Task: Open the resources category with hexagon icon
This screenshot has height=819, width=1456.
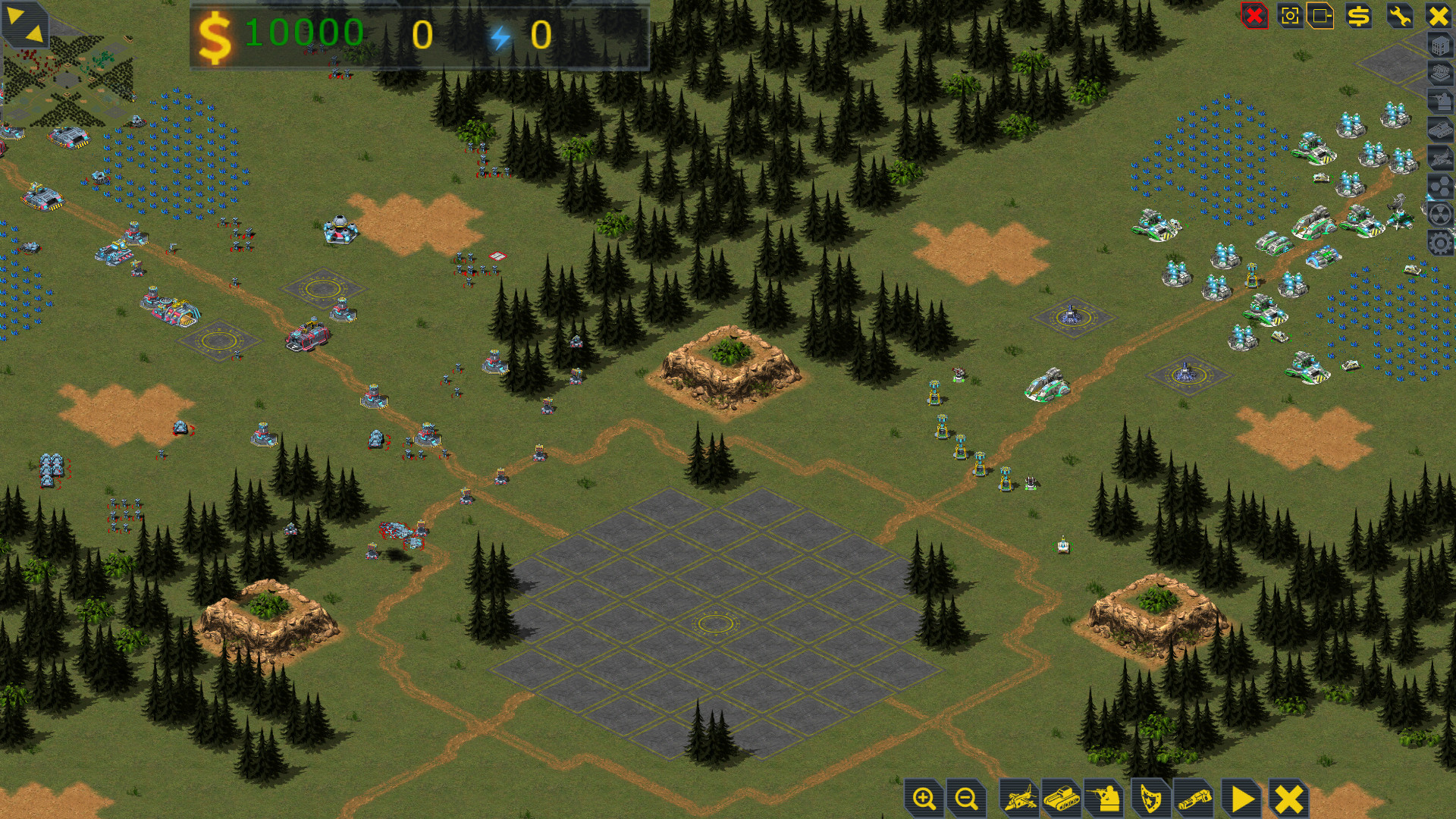Action: (x=1440, y=186)
